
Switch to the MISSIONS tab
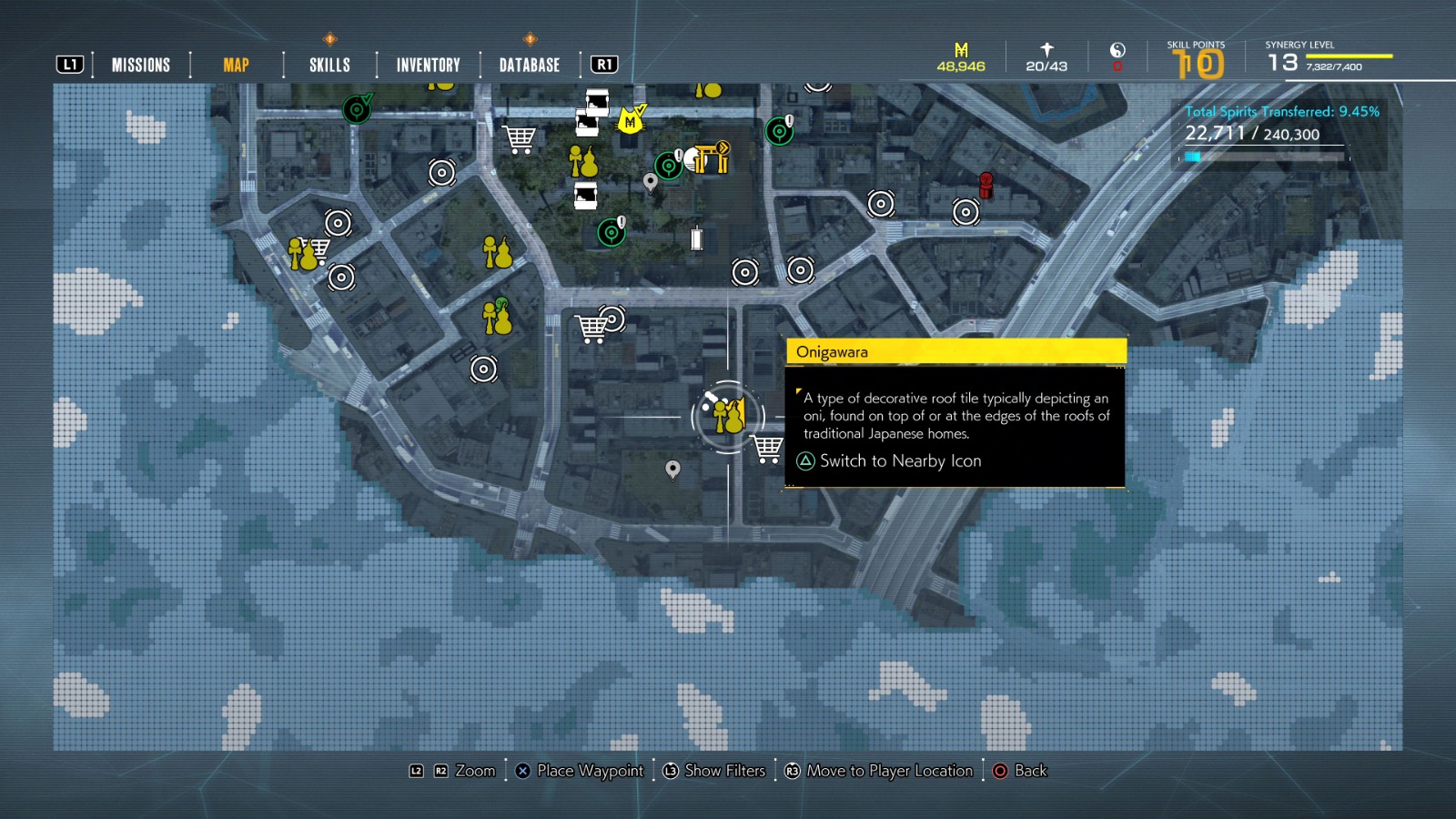[140, 64]
